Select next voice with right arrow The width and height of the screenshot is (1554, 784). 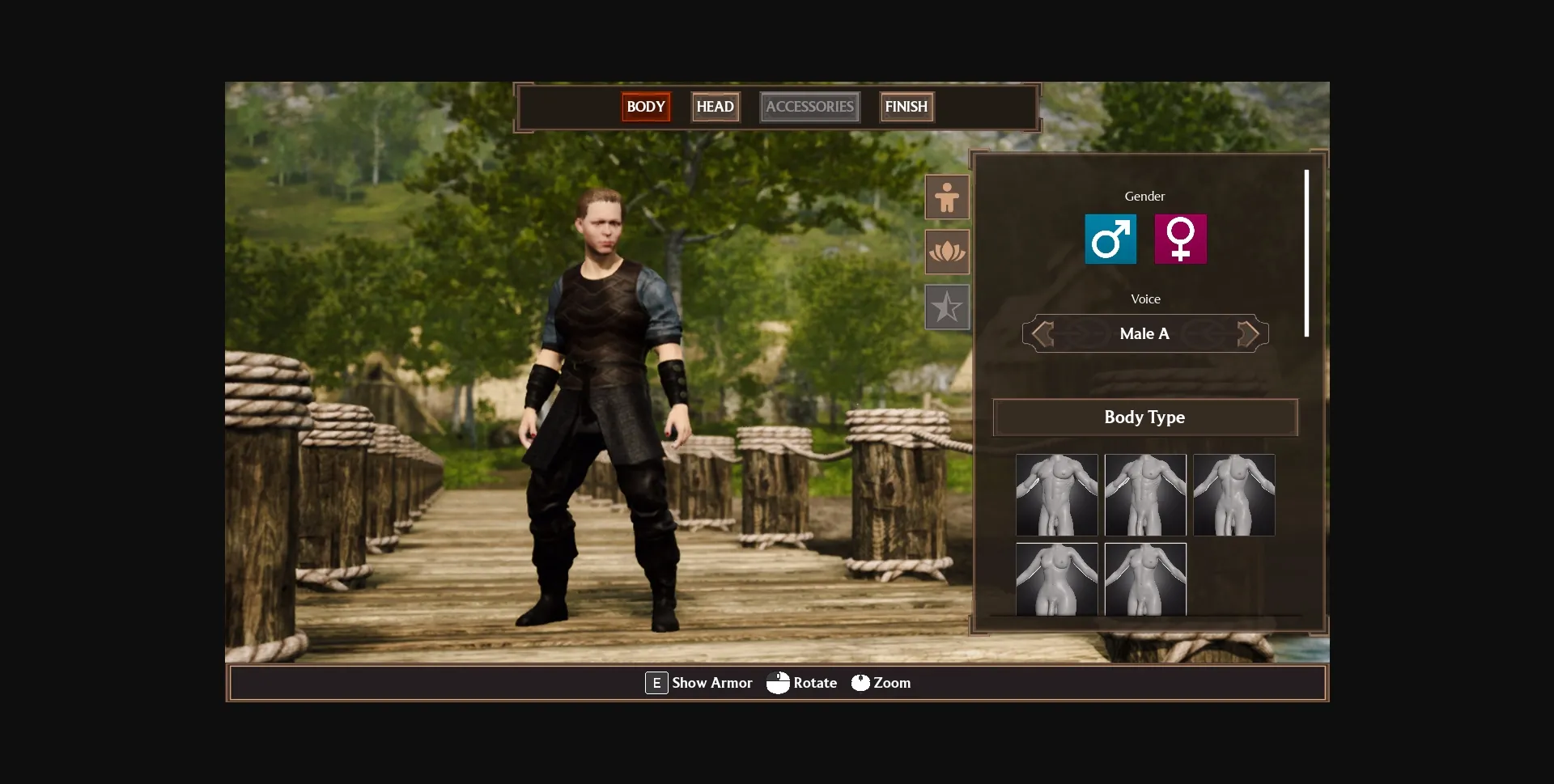(1247, 333)
